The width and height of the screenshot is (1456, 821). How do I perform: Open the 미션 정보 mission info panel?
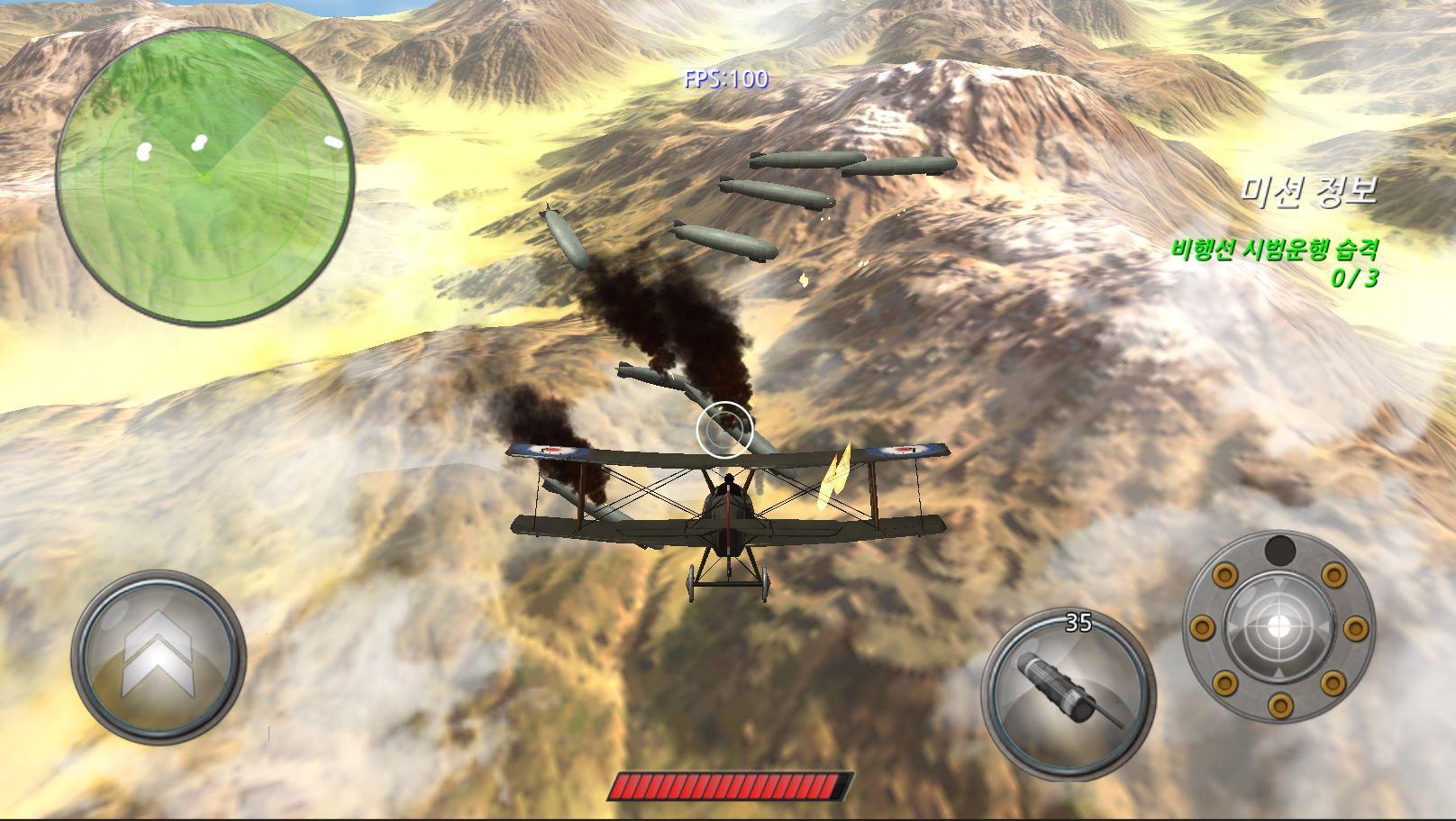click(x=1309, y=190)
